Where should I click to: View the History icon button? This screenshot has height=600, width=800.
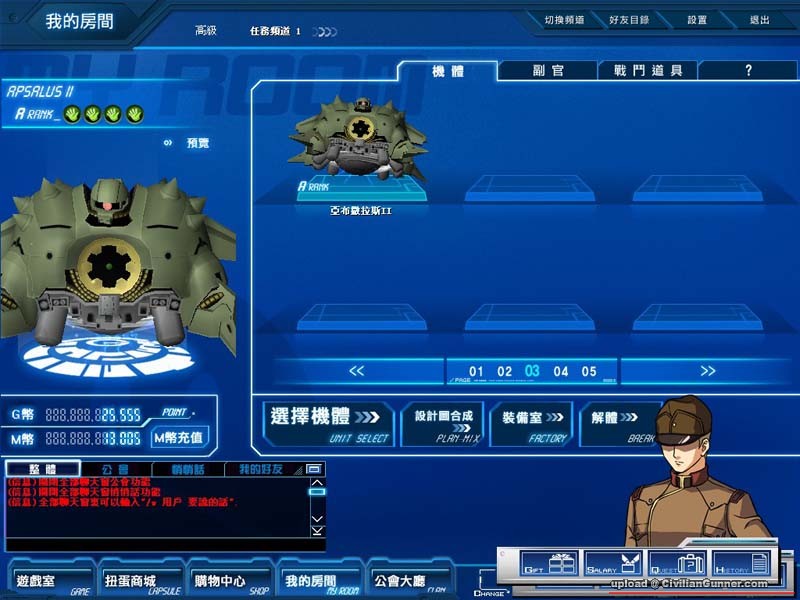pyautogui.click(x=742, y=565)
